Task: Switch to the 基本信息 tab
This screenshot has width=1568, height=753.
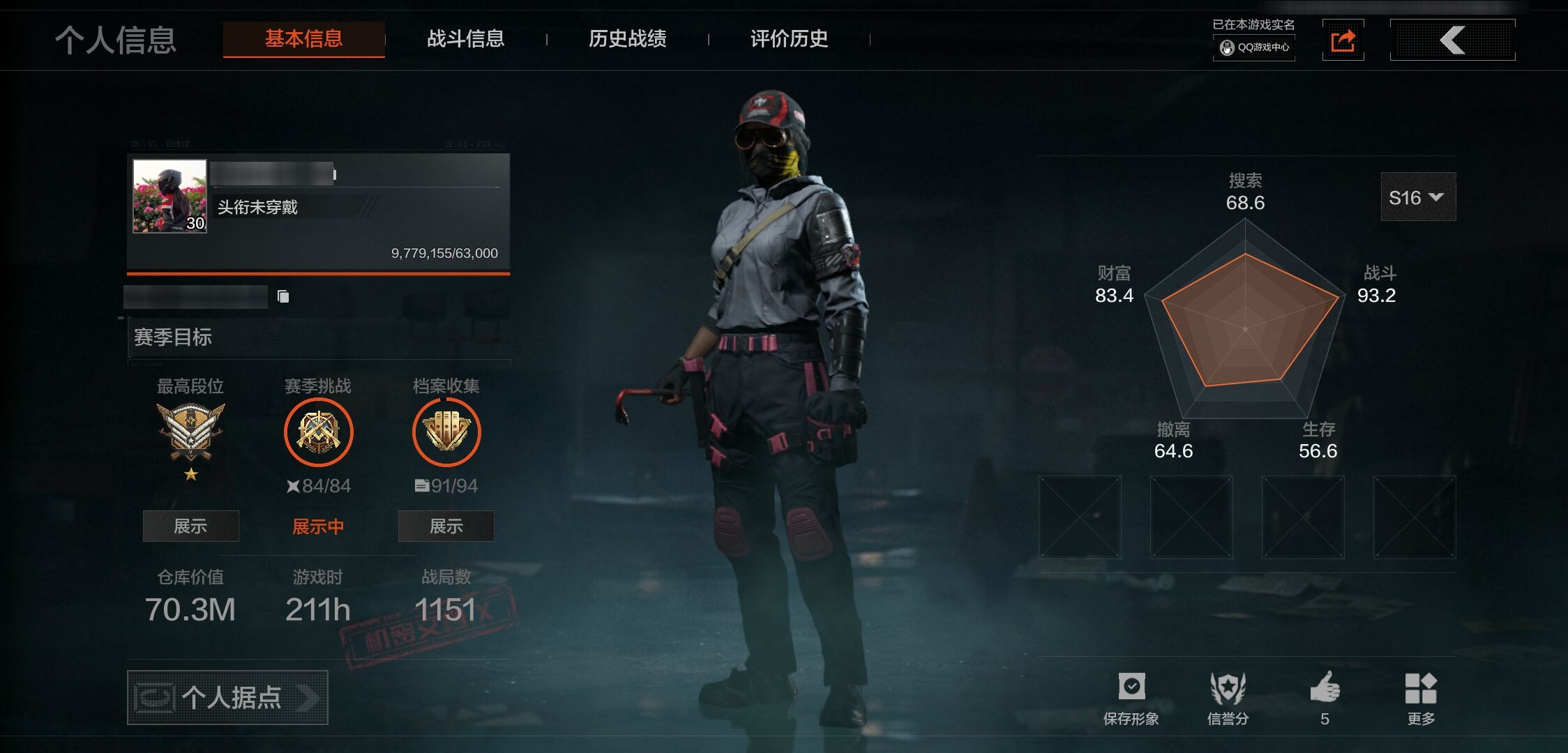Action: (303, 39)
